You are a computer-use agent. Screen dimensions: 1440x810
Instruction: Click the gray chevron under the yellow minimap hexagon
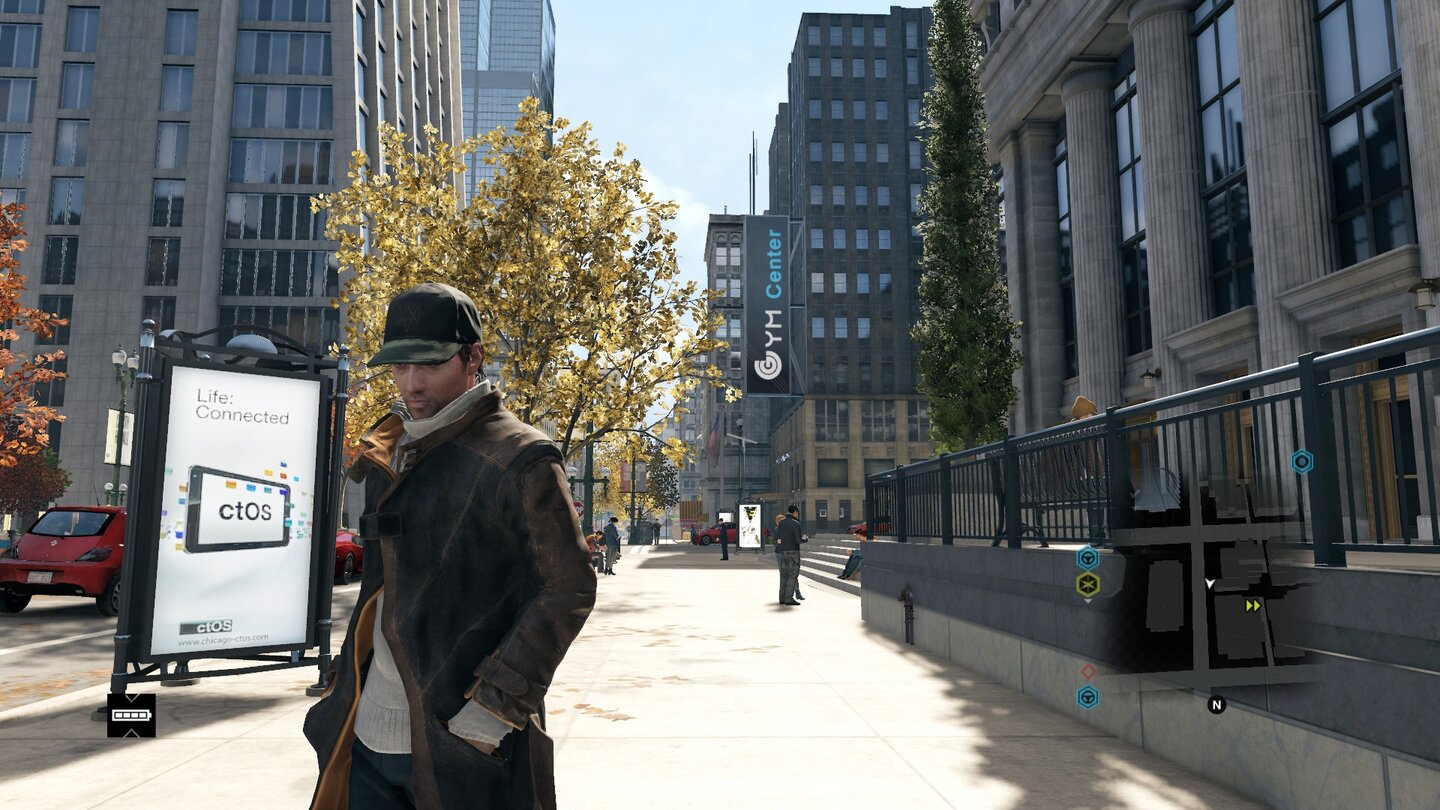tap(1087, 601)
